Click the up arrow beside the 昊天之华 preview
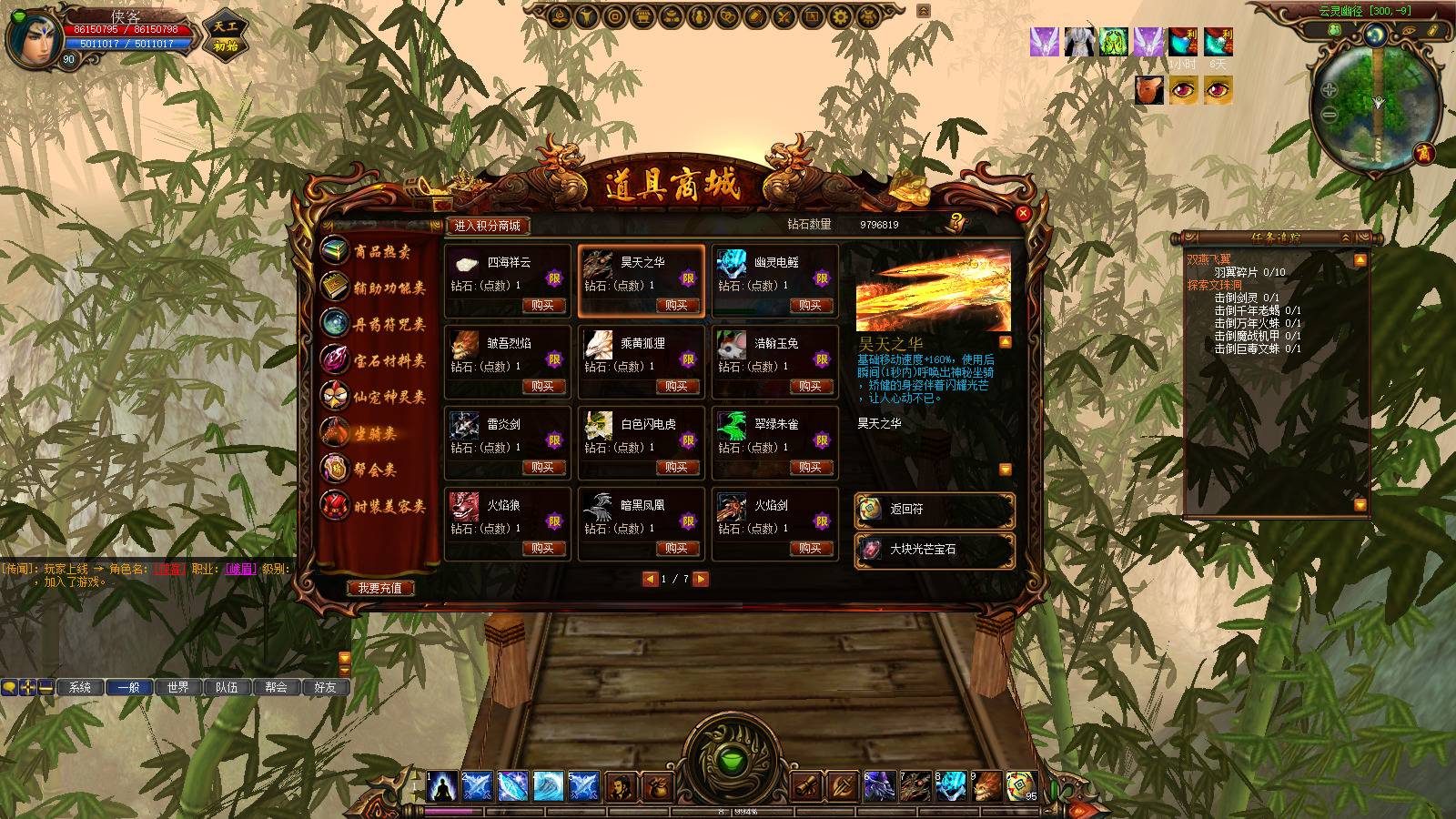Image resolution: width=1456 pixels, height=819 pixels. tap(1004, 339)
